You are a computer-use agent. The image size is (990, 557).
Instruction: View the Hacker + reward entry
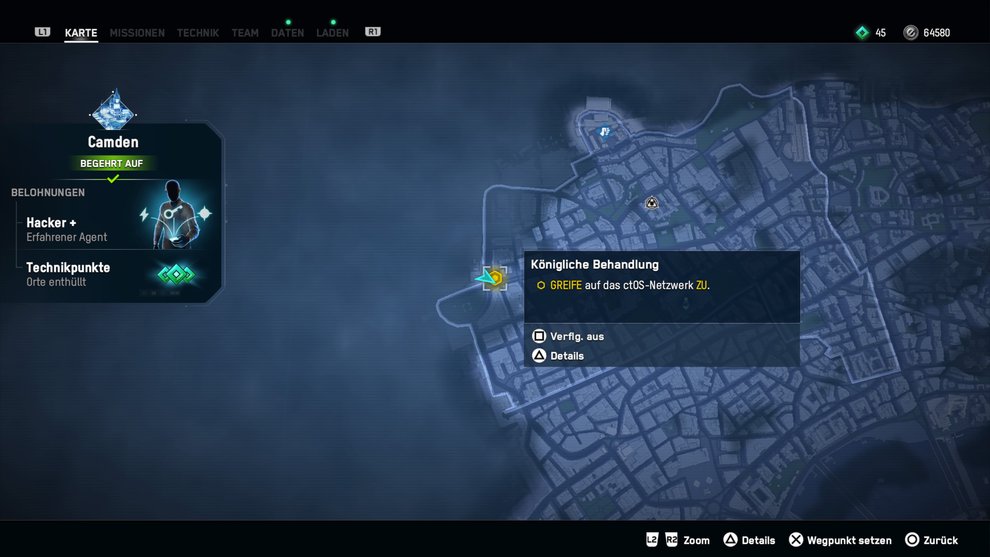pyautogui.click(x=67, y=229)
